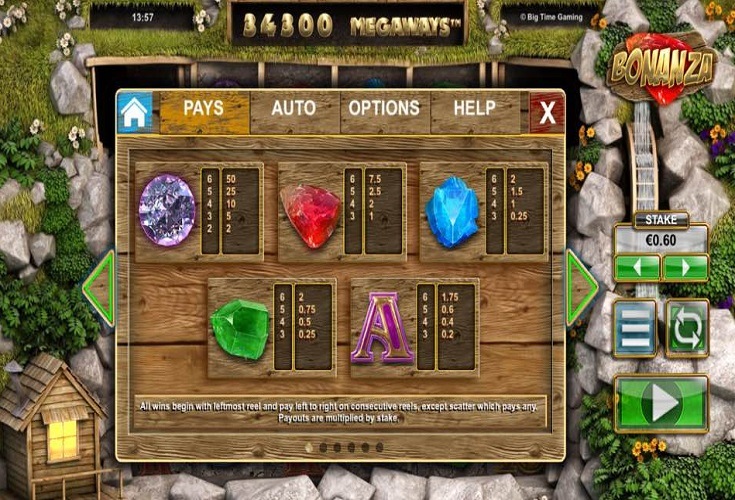Activate the autoplay circular arrows button
Viewport: 735px width, 500px height.
(x=687, y=328)
